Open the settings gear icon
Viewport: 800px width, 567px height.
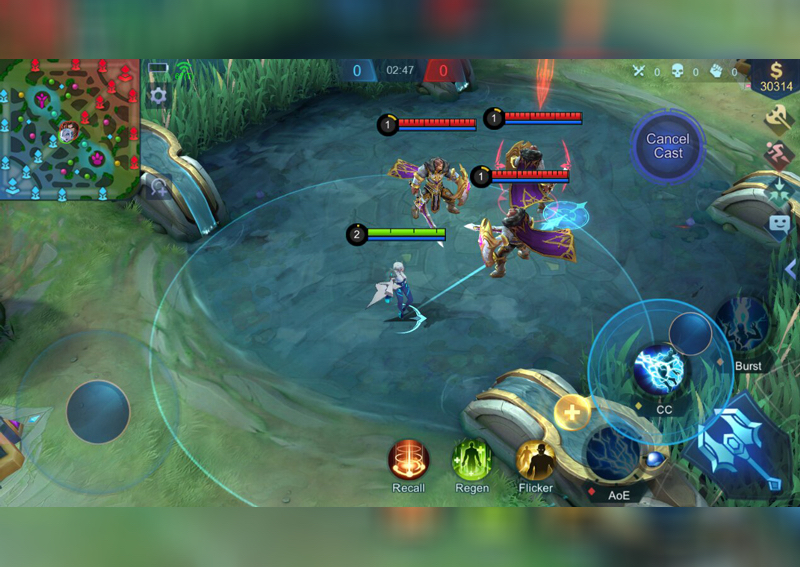157,96
